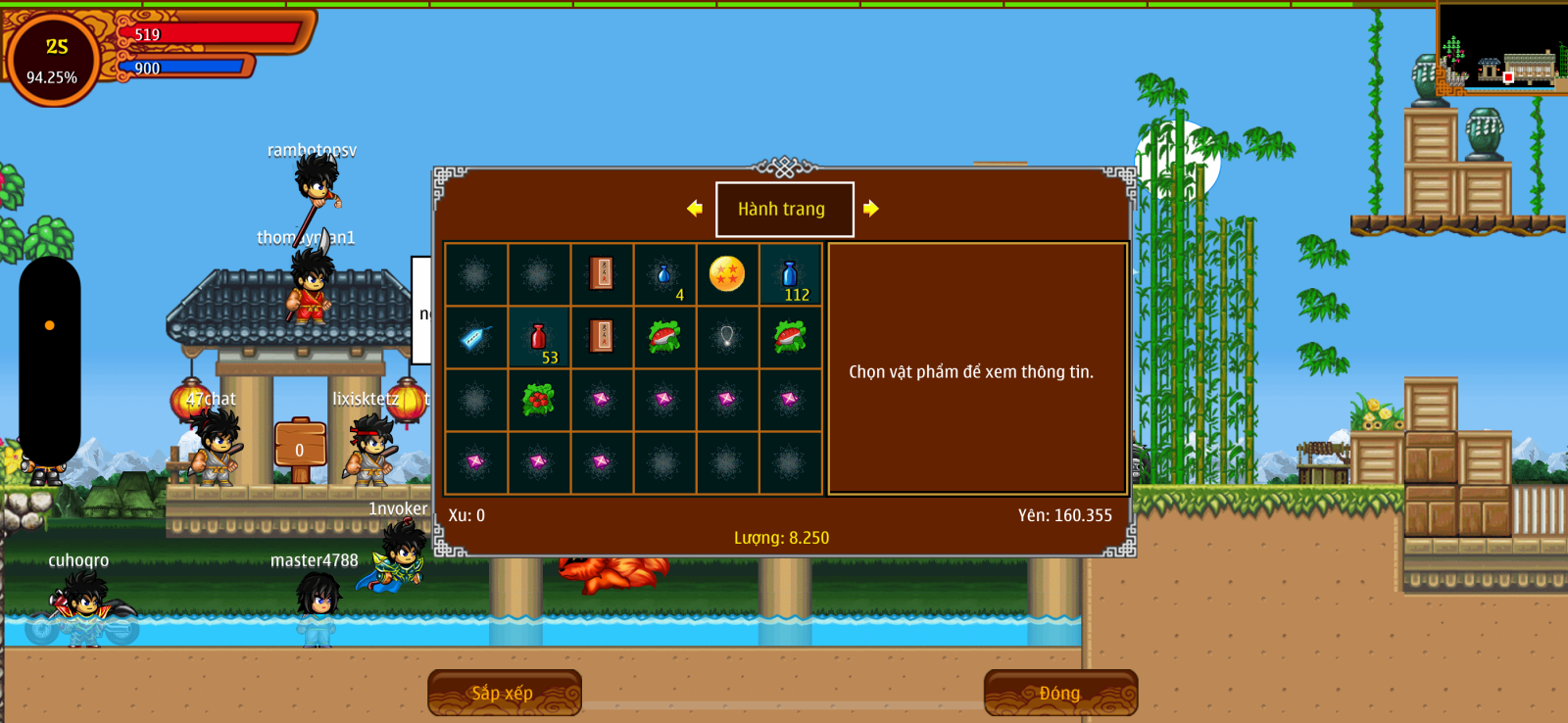
Task: Select the four-star dragon ball item
Action: click(727, 274)
